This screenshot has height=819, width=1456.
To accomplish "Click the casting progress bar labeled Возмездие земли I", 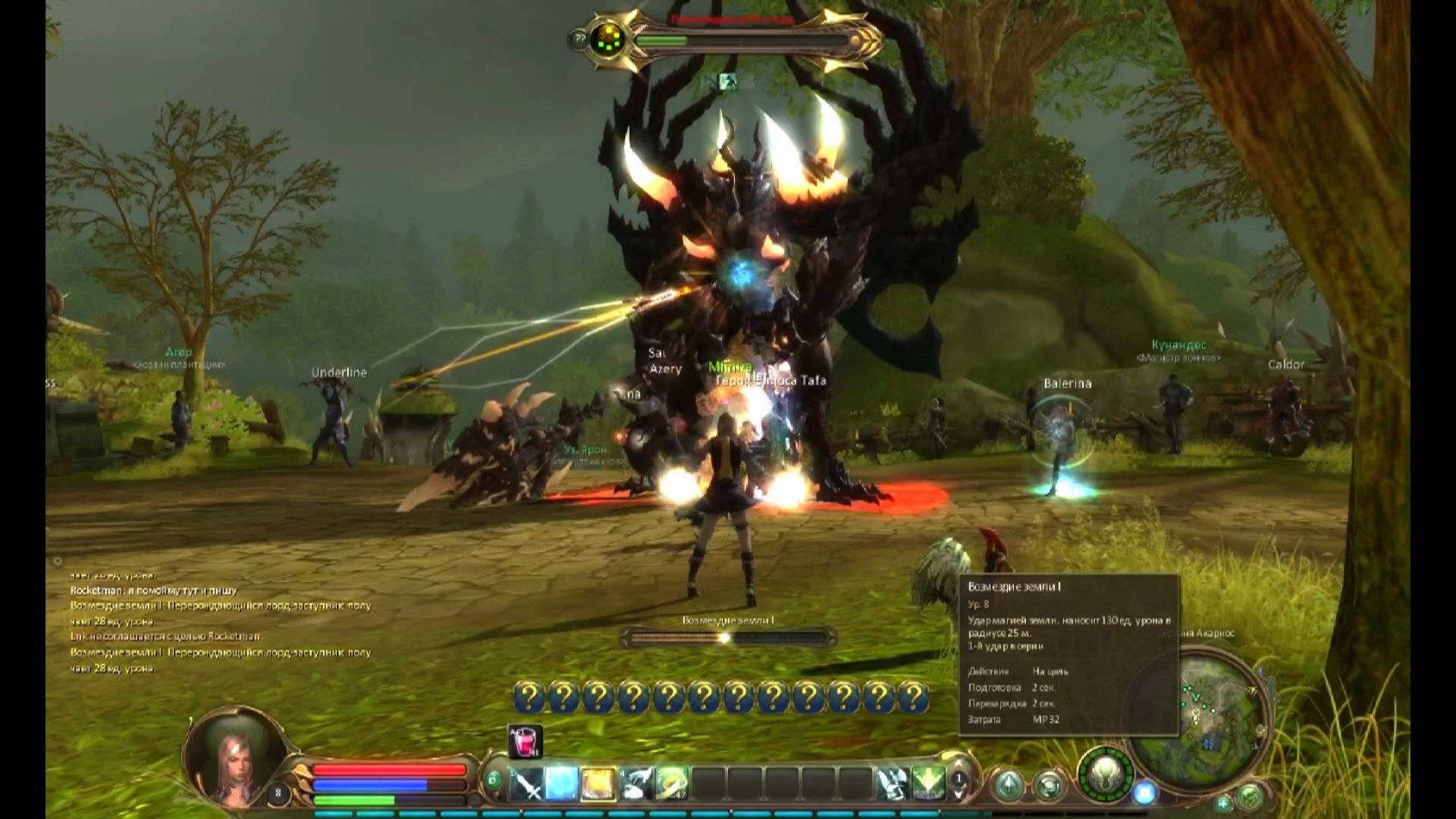I will coord(730,636).
